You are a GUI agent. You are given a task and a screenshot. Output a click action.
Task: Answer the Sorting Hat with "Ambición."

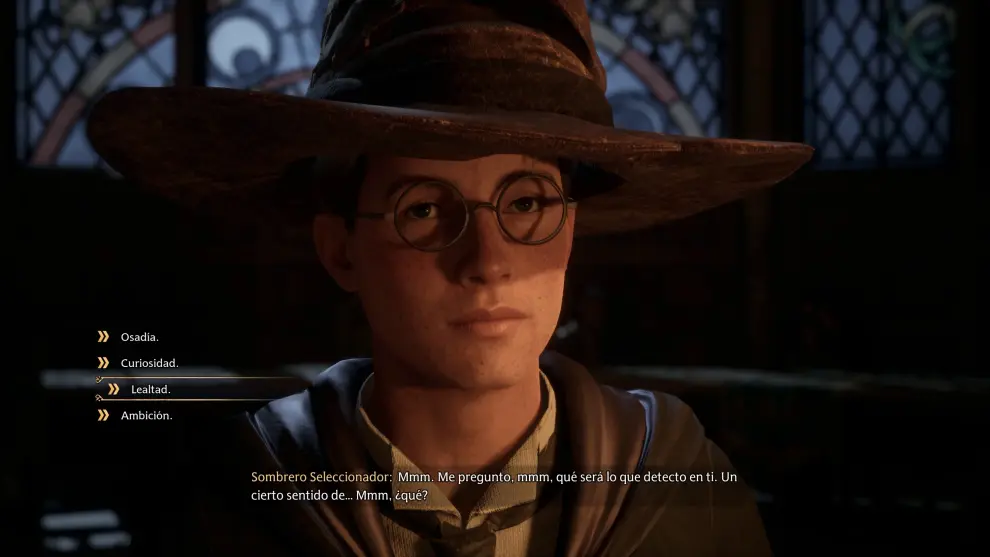(x=146, y=415)
